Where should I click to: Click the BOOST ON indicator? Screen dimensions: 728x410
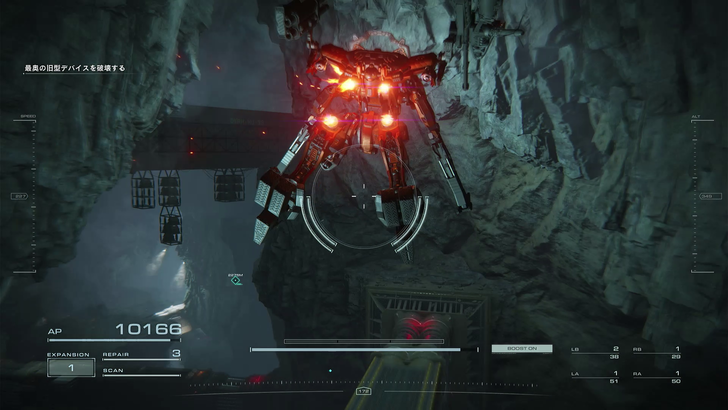(521, 348)
